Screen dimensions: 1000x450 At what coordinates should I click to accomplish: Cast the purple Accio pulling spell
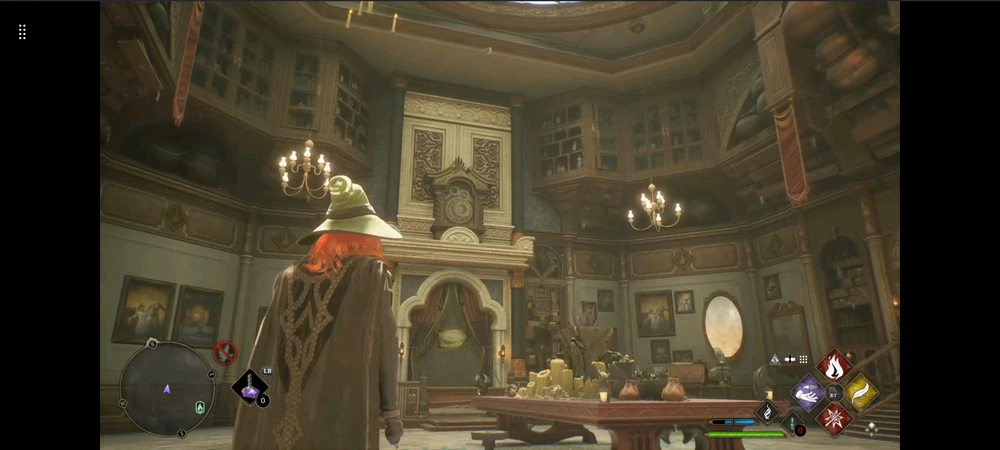click(808, 392)
